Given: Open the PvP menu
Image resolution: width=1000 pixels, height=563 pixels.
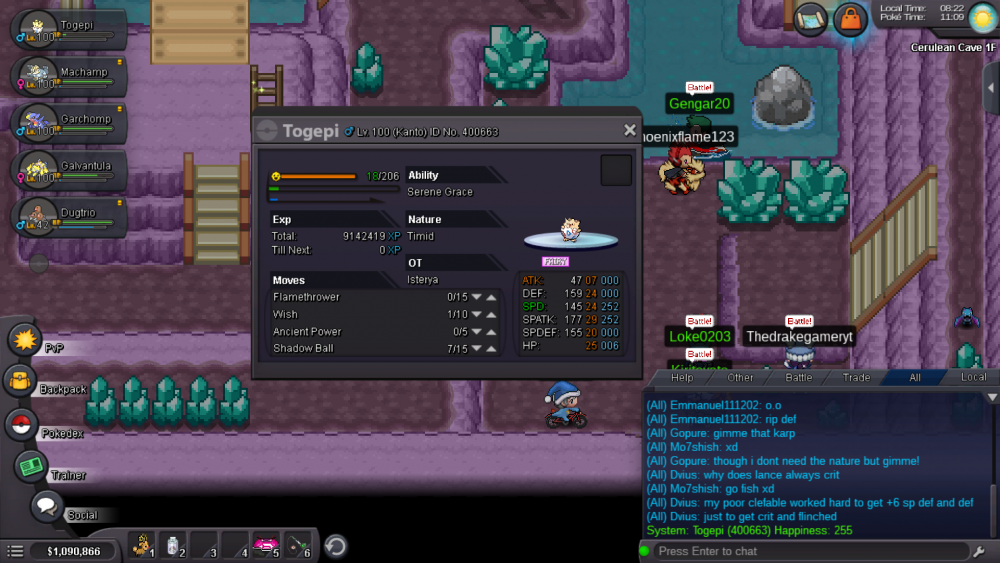Looking at the screenshot, I should (x=24, y=340).
